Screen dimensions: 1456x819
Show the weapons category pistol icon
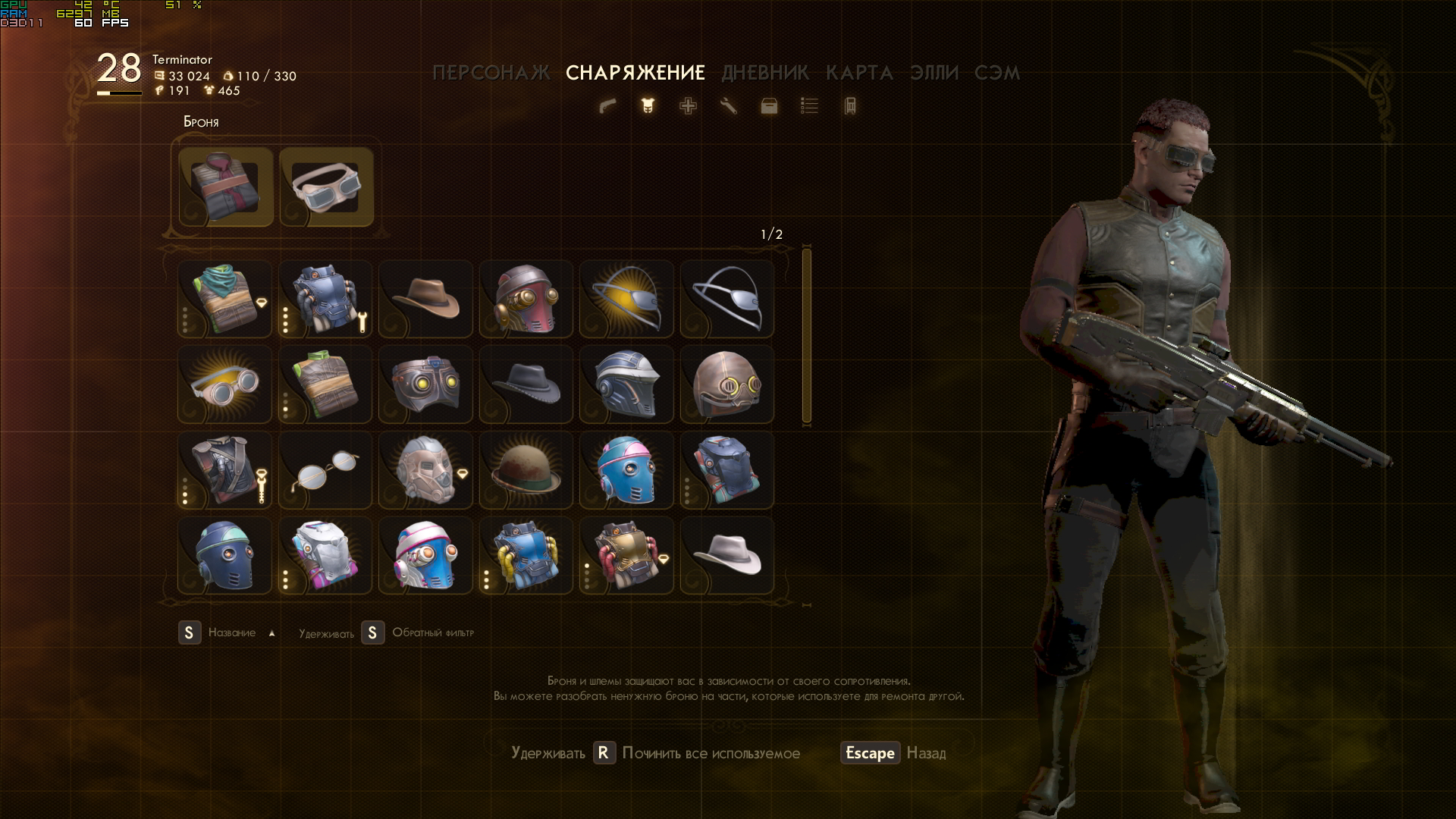tap(607, 106)
